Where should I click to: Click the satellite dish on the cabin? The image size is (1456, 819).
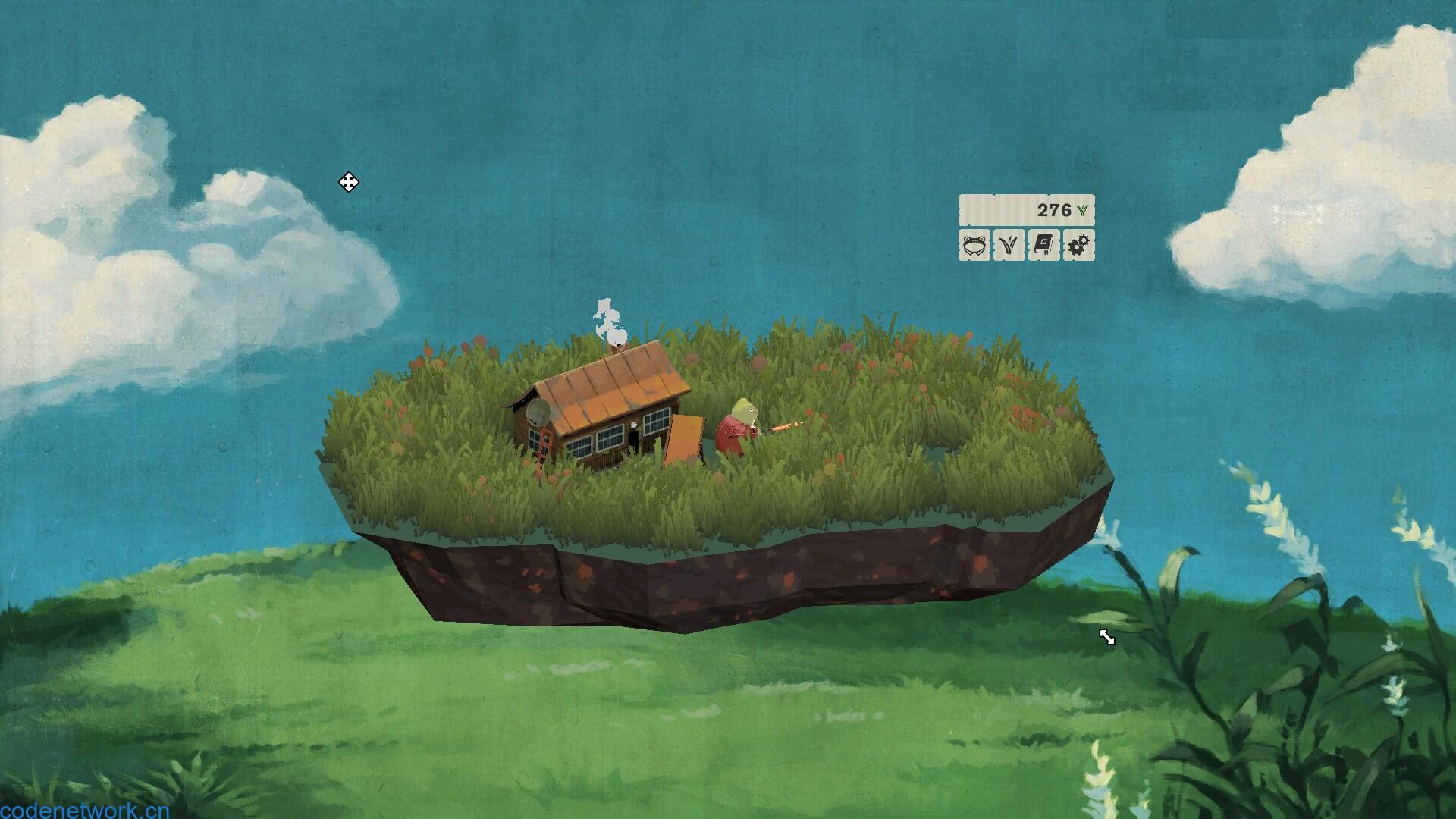539,413
